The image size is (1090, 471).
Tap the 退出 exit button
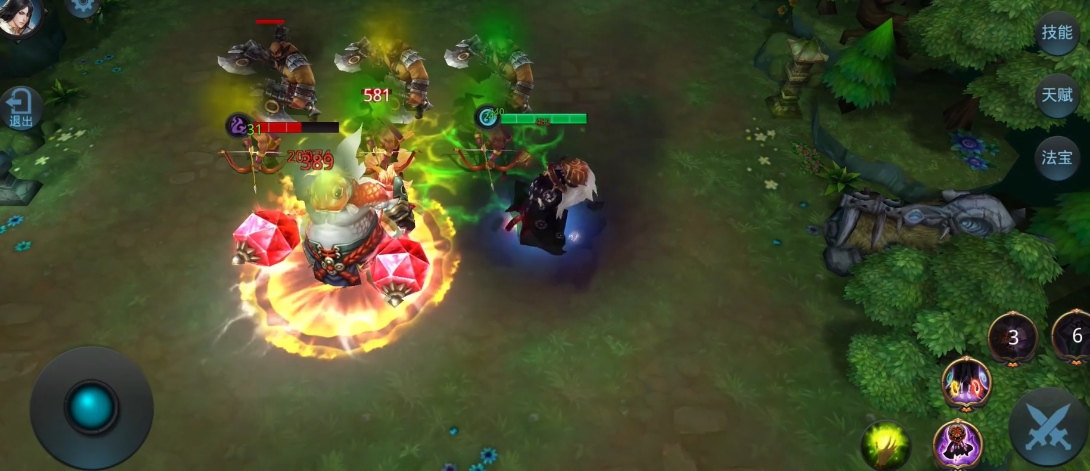pos(21,108)
